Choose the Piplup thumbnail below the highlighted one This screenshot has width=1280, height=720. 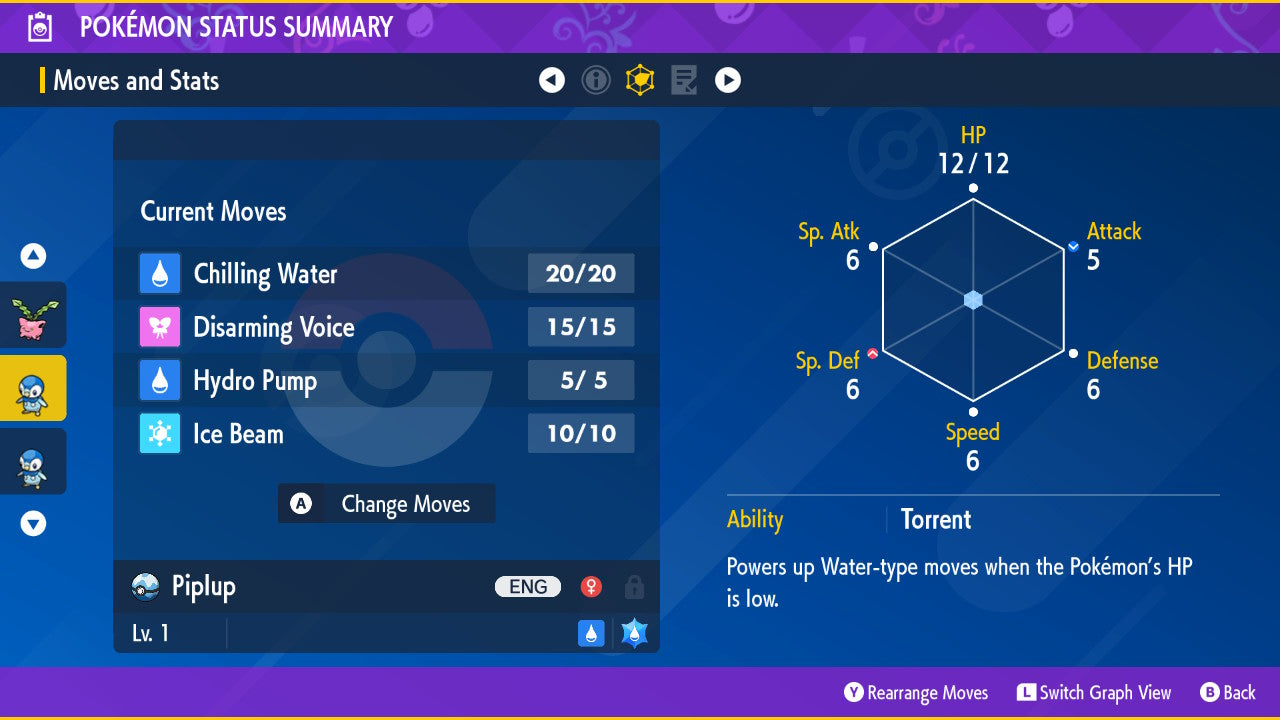coord(33,461)
